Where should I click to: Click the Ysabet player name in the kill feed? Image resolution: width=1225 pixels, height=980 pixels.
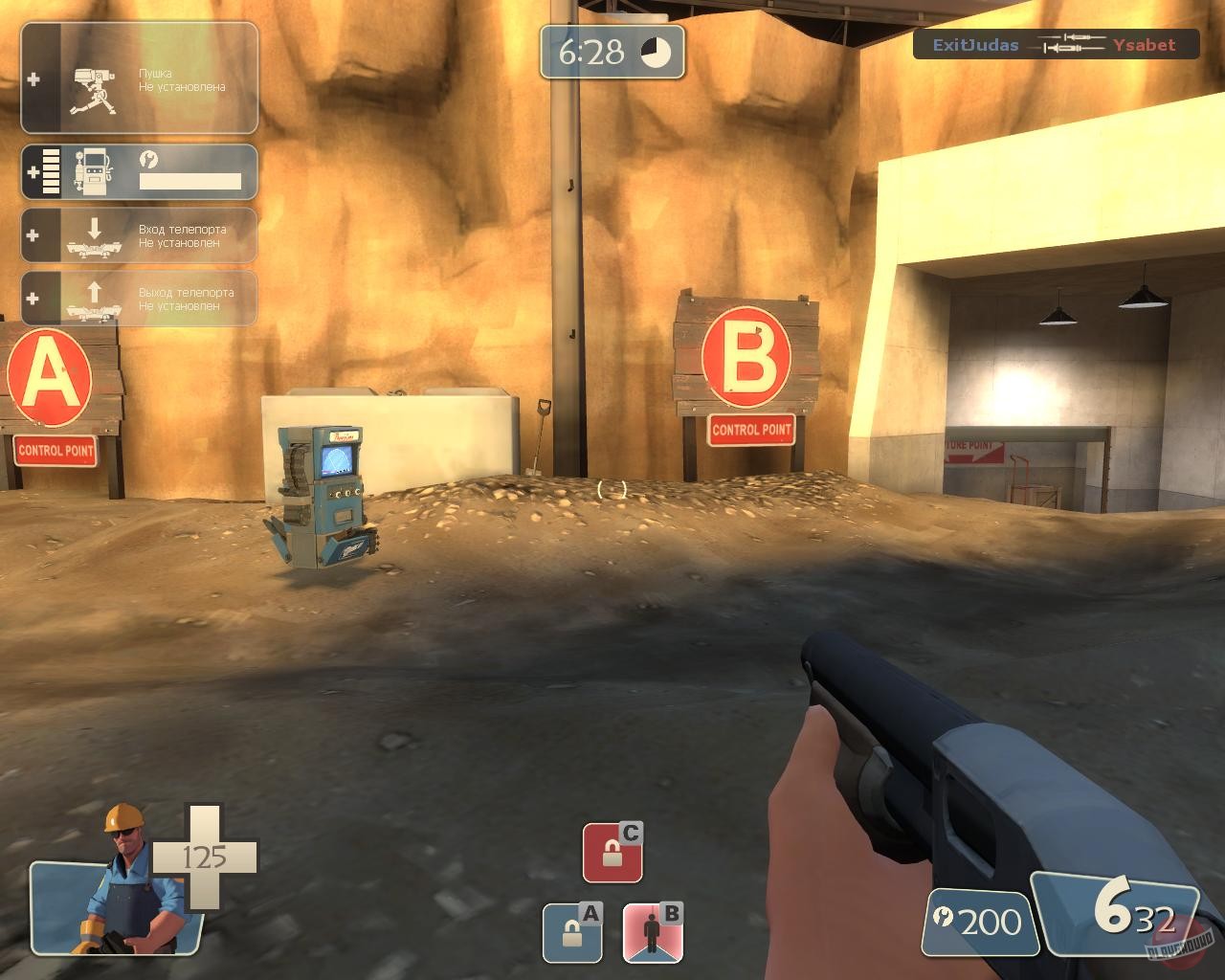1144,45
